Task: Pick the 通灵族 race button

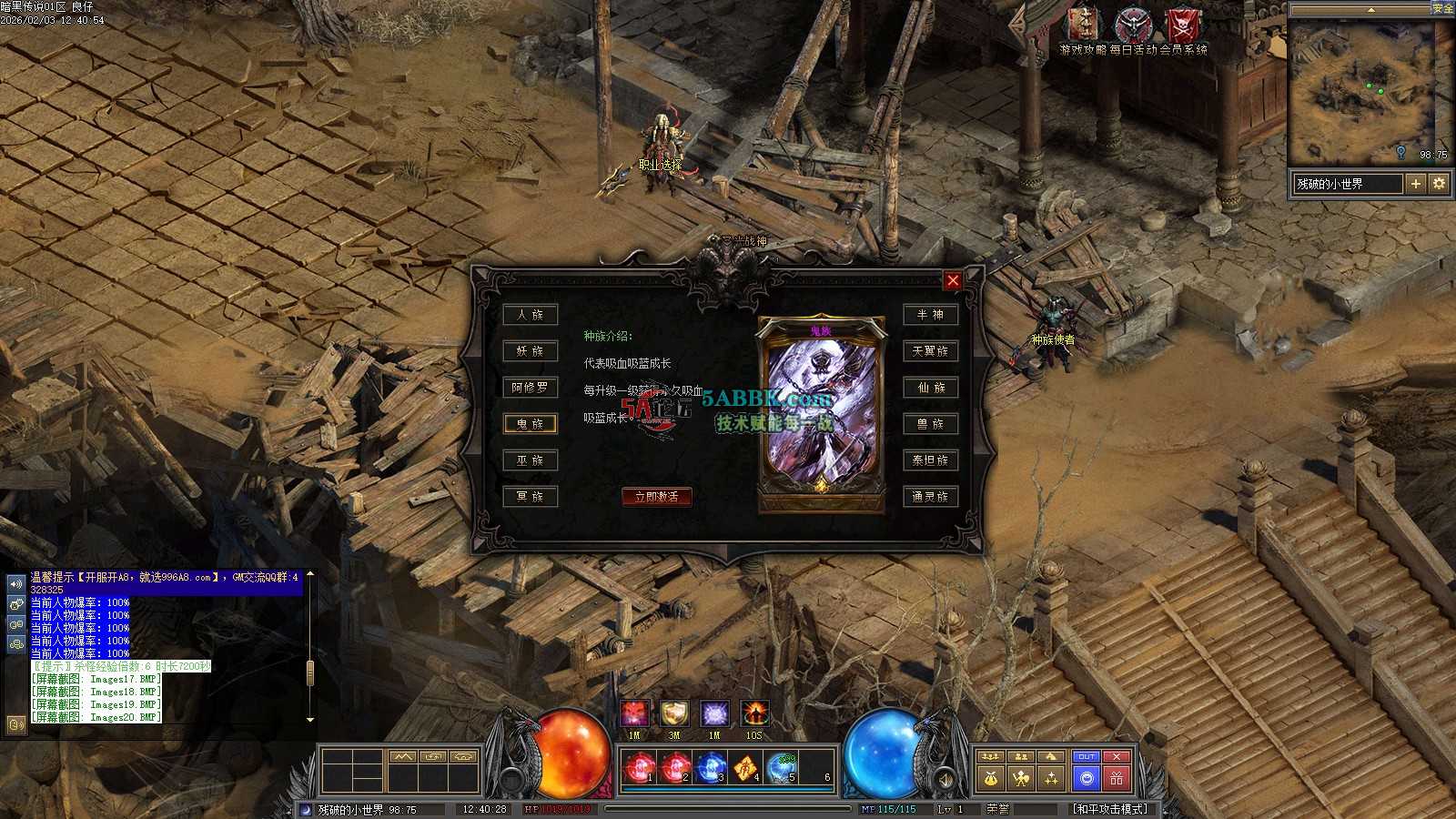Action: pyautogui.click(x=930, y=497)
